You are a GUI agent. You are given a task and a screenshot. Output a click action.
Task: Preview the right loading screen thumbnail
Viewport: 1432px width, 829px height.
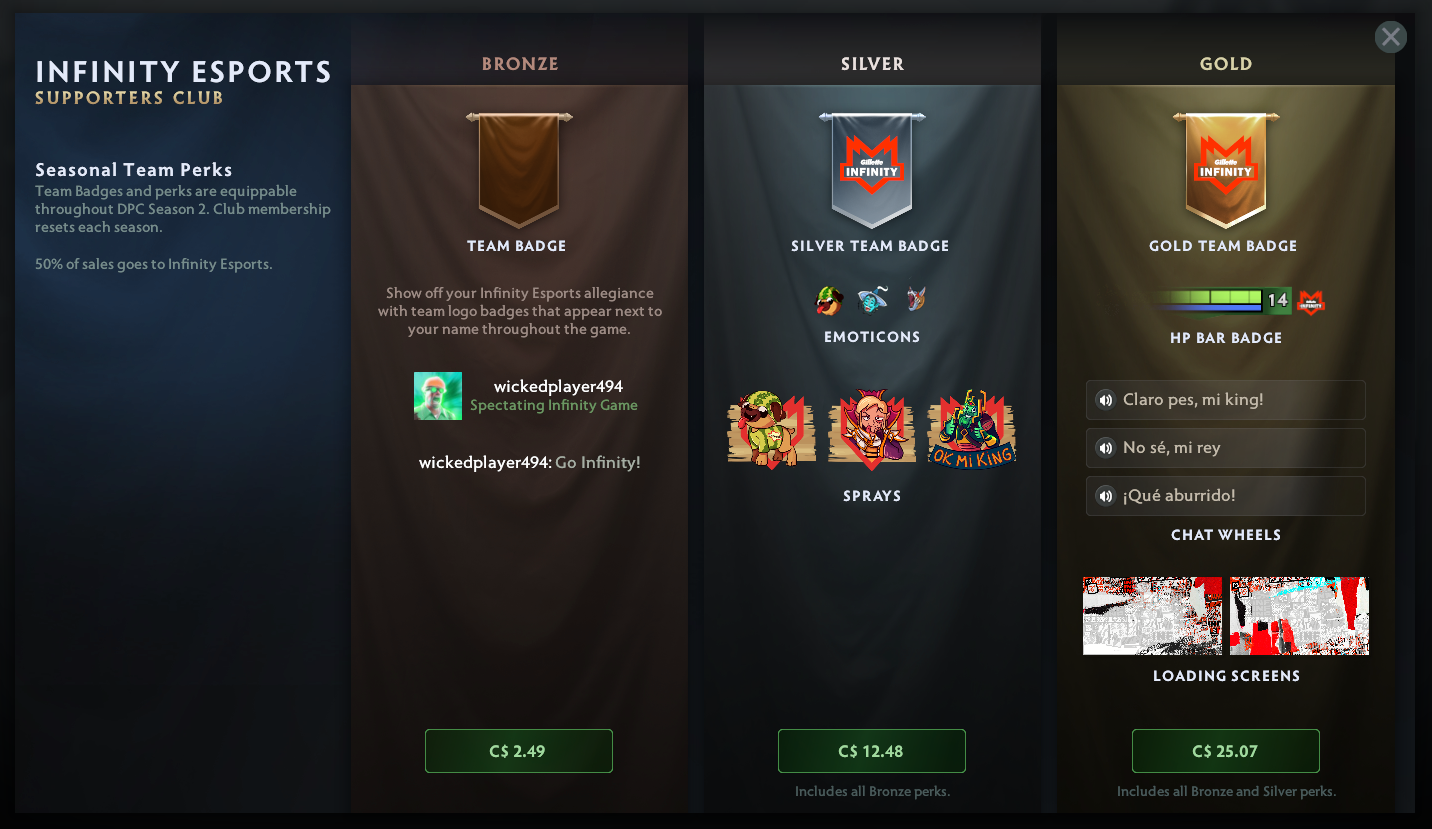click(x=1299, y=616)
